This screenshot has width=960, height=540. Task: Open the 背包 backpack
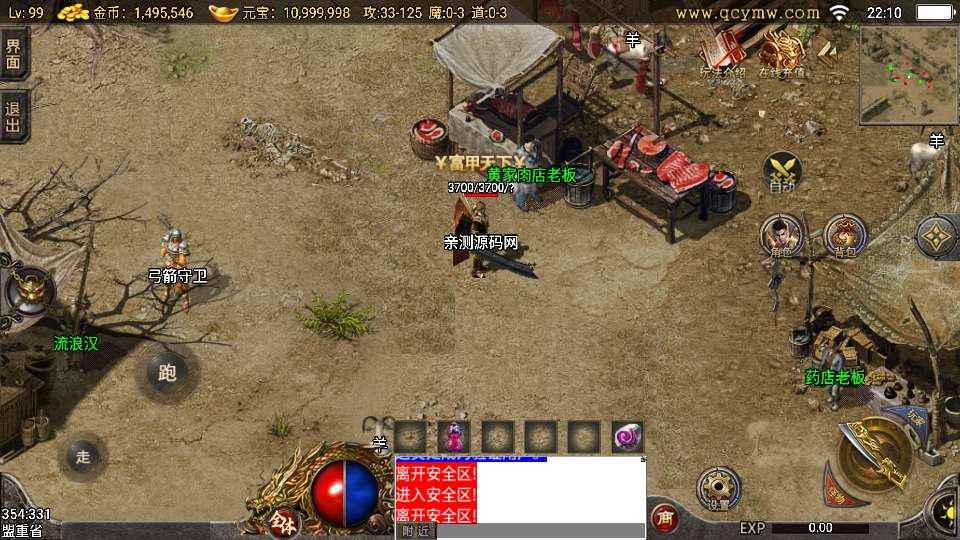pos(845,237)
